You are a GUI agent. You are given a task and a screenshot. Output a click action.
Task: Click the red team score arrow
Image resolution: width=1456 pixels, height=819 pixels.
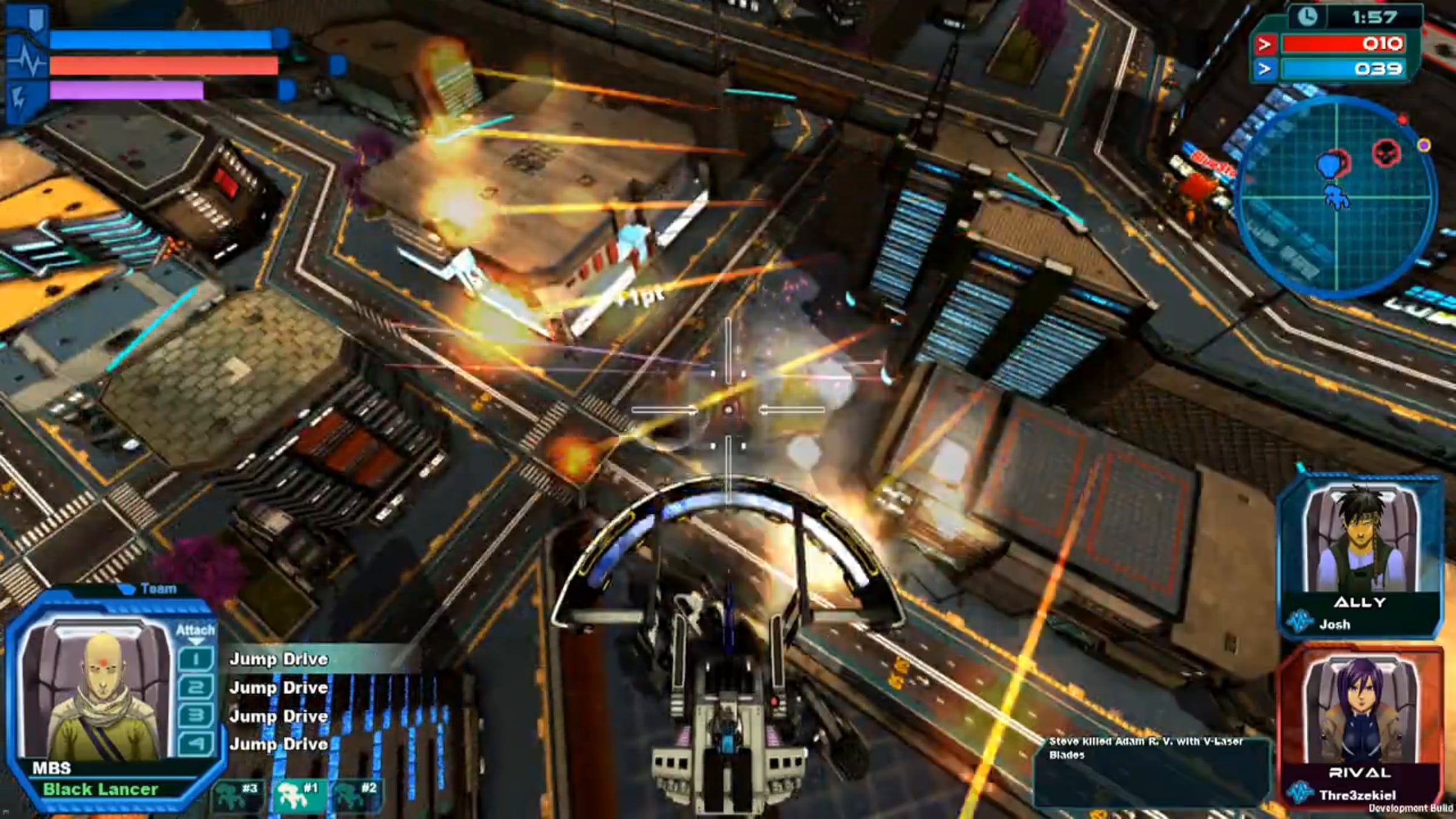[x=1264, y=44]
